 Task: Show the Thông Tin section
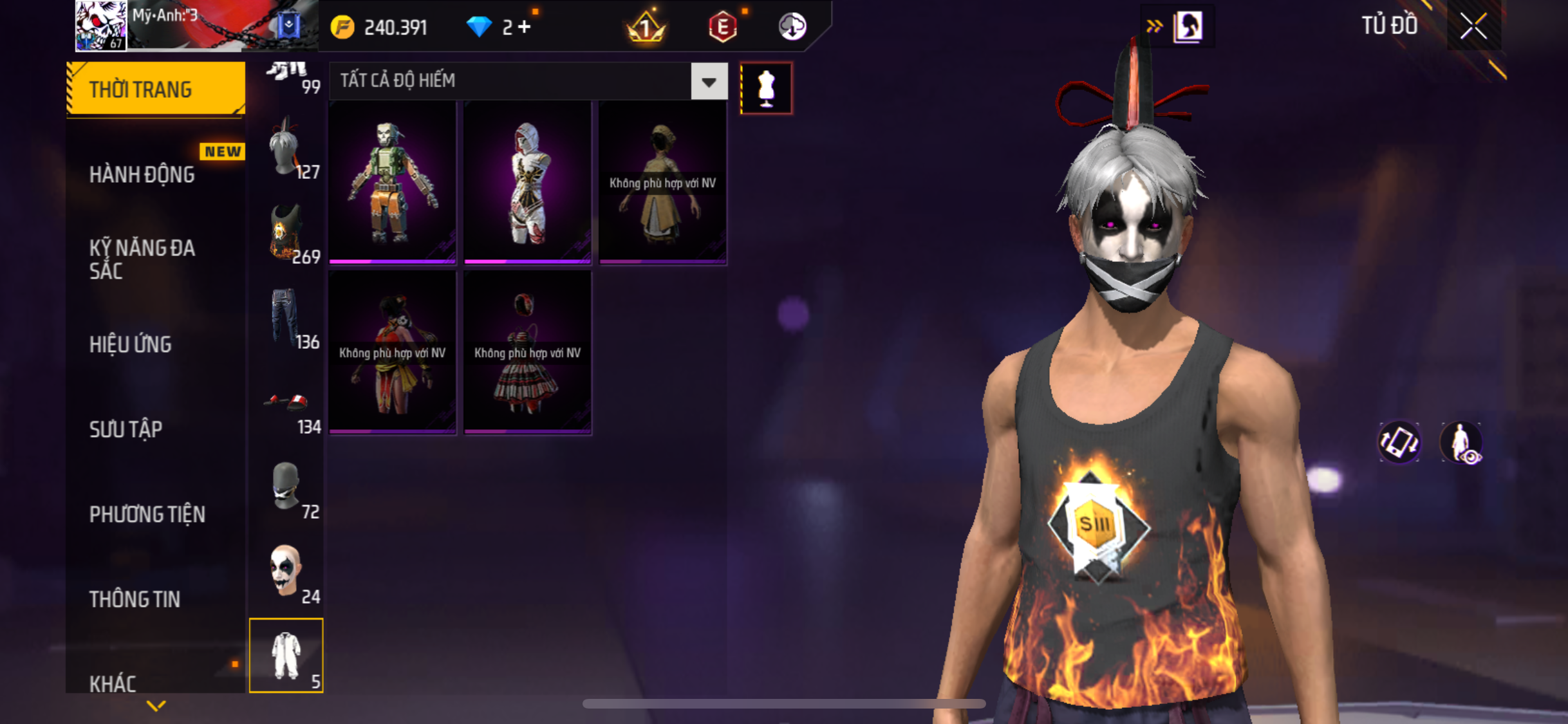pos(135,599)
